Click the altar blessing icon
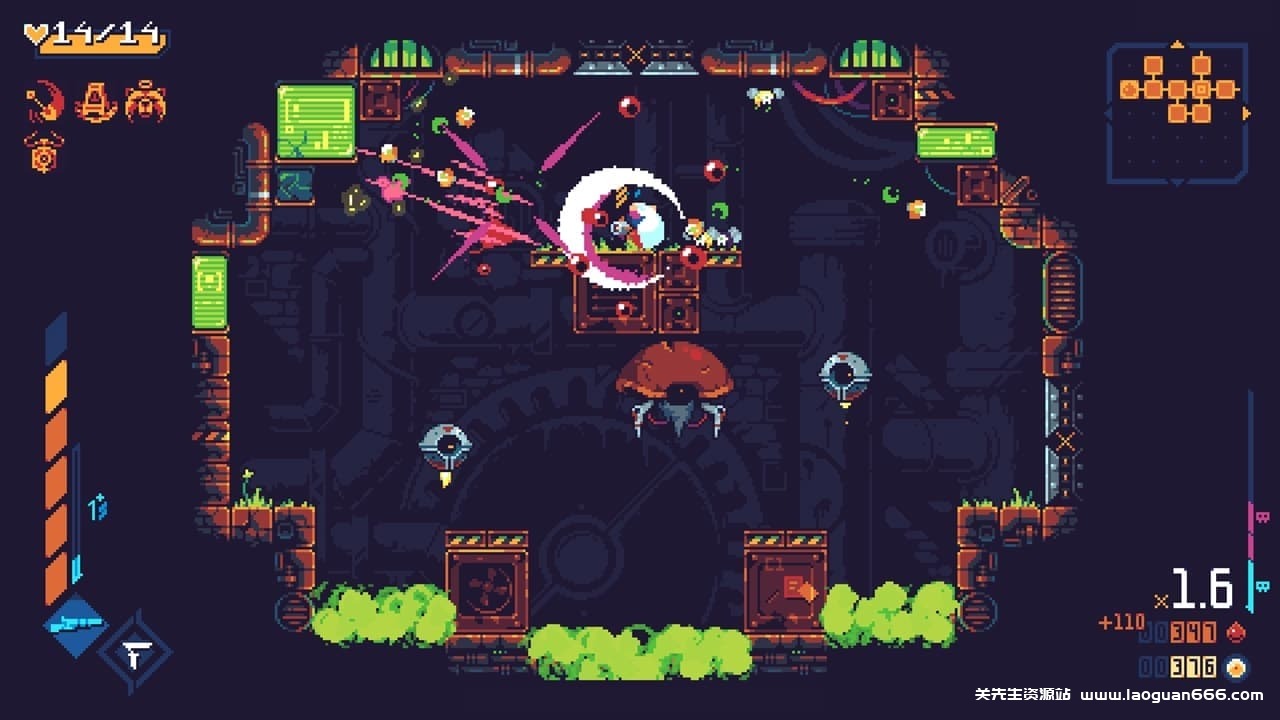 pos(96,101)
